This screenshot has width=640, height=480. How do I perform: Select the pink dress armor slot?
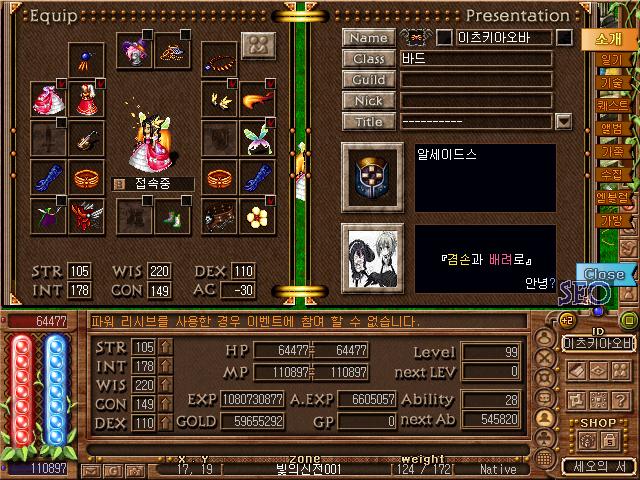click(47, 98)
